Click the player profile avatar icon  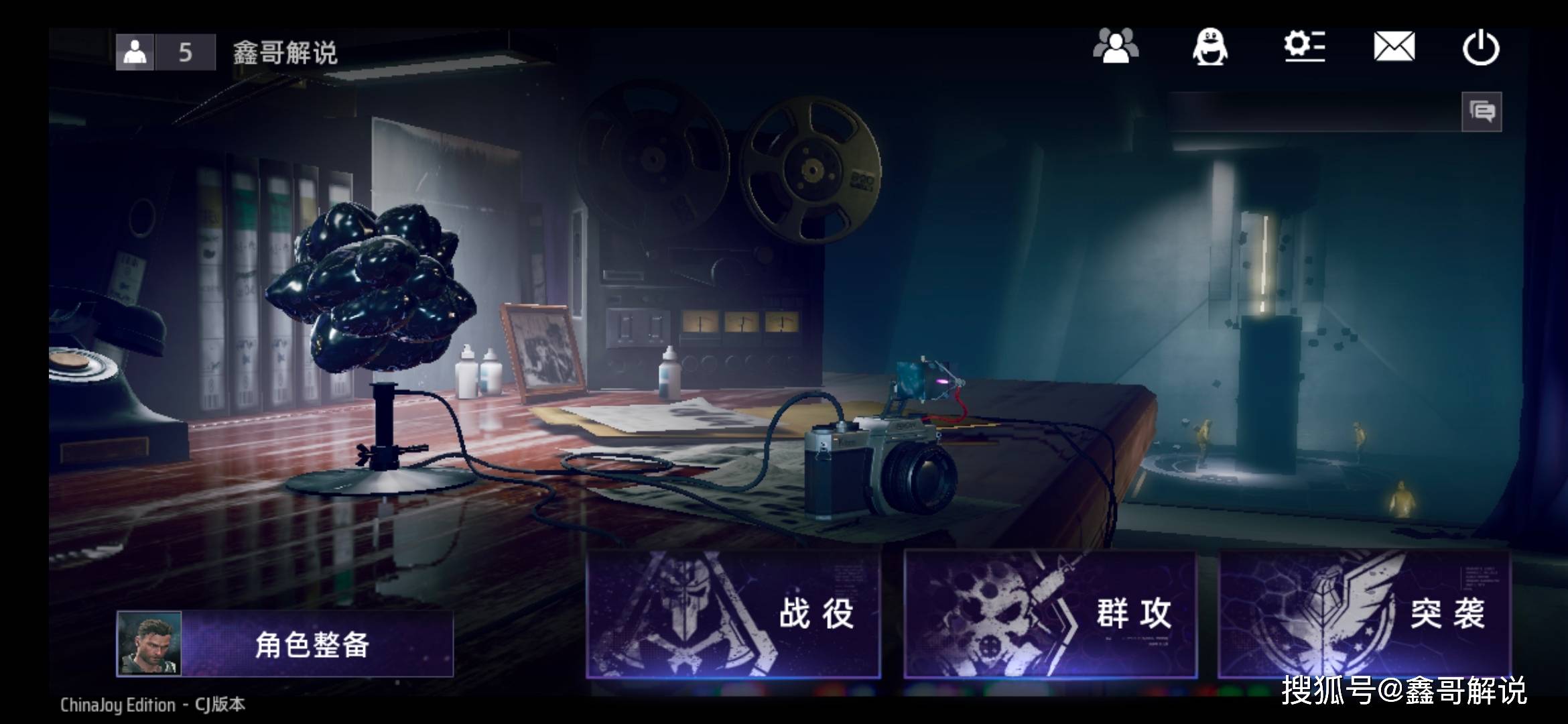pyautogui.click(x=135, y=52)
